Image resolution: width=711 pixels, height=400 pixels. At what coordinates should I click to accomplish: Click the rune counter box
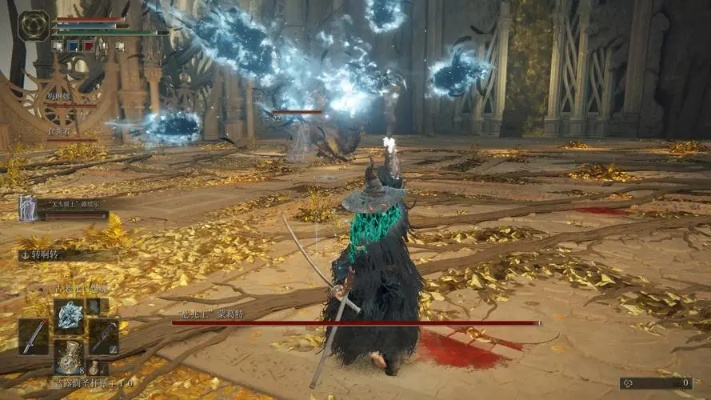point(656,383)
